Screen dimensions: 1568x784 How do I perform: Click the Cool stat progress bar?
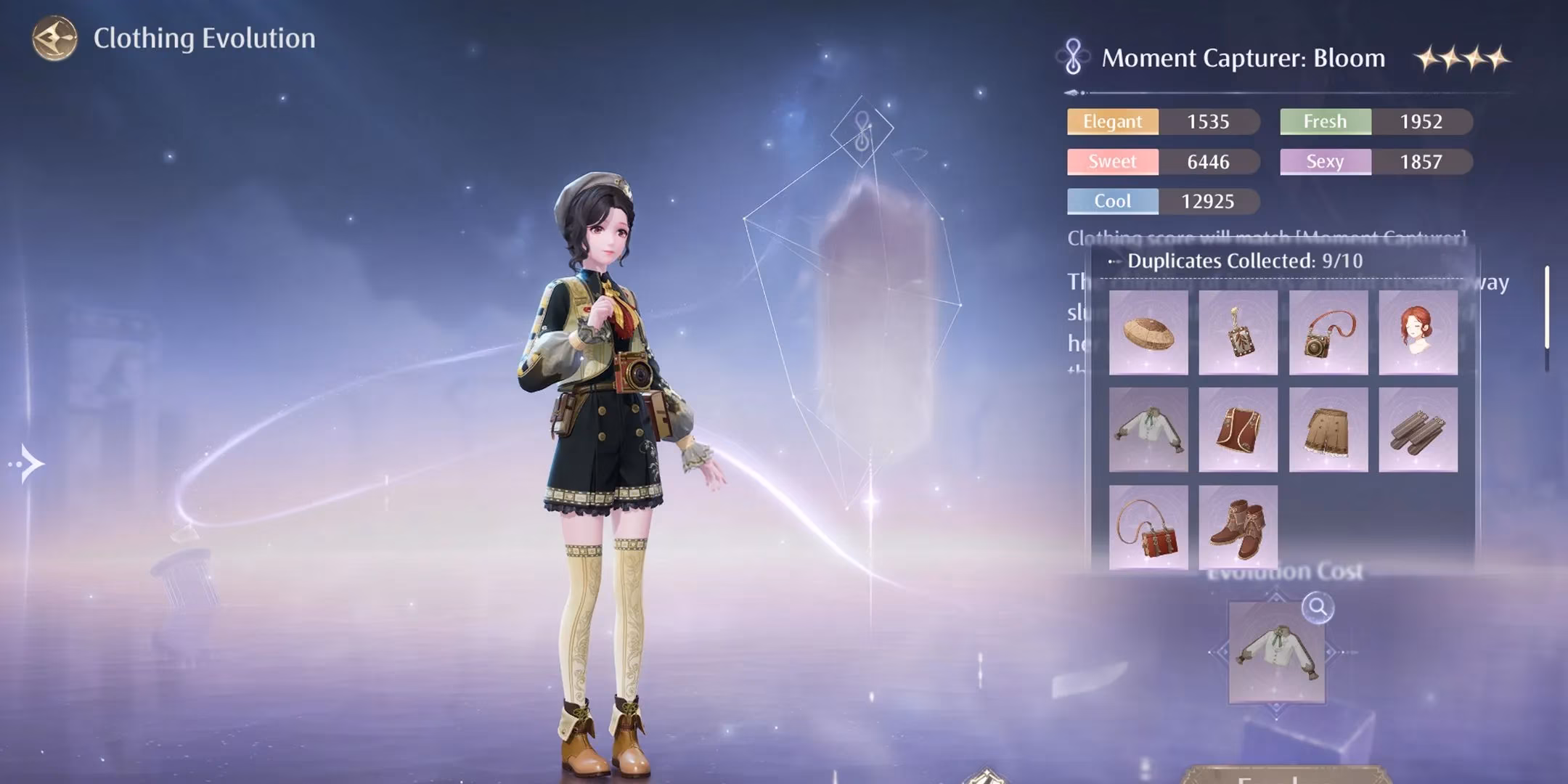pyautogui.click(x=1161, y=201)
